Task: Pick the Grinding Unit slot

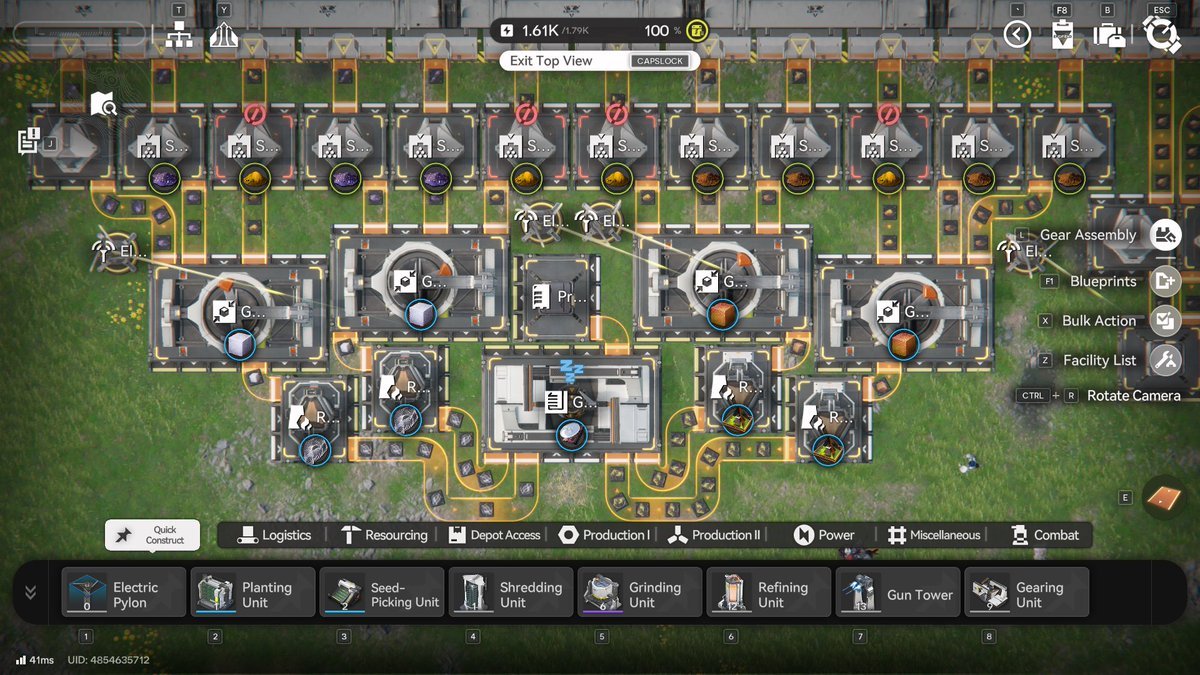Action: click(640, 594)
